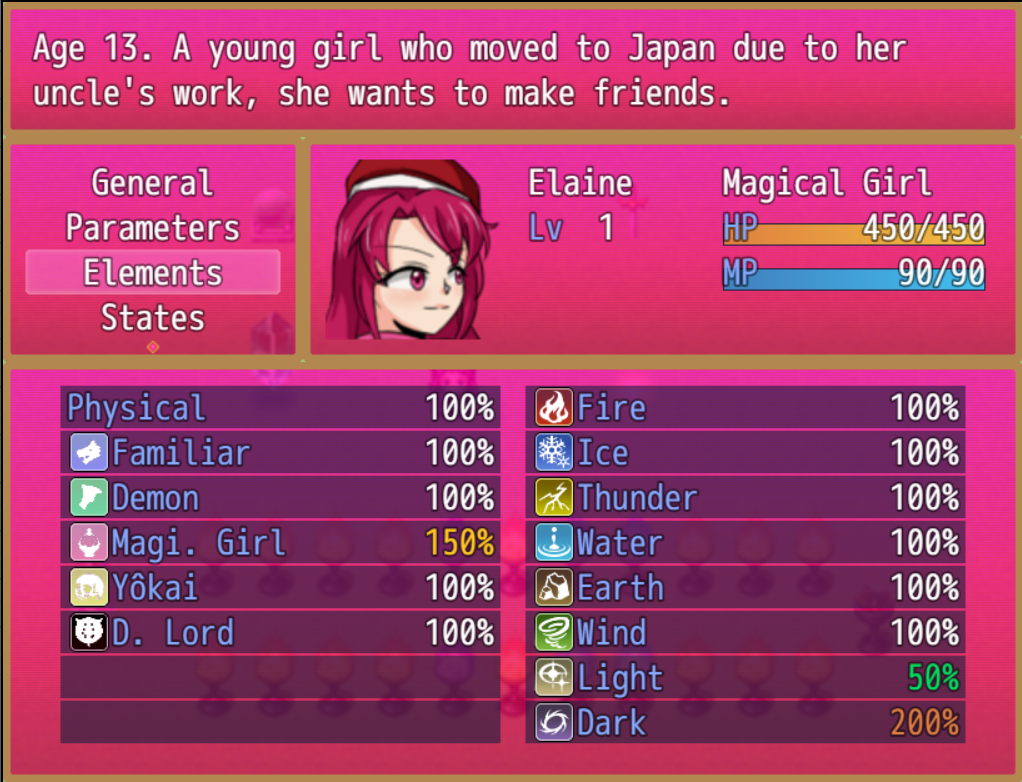Select the General menu entry

[152, 183]
